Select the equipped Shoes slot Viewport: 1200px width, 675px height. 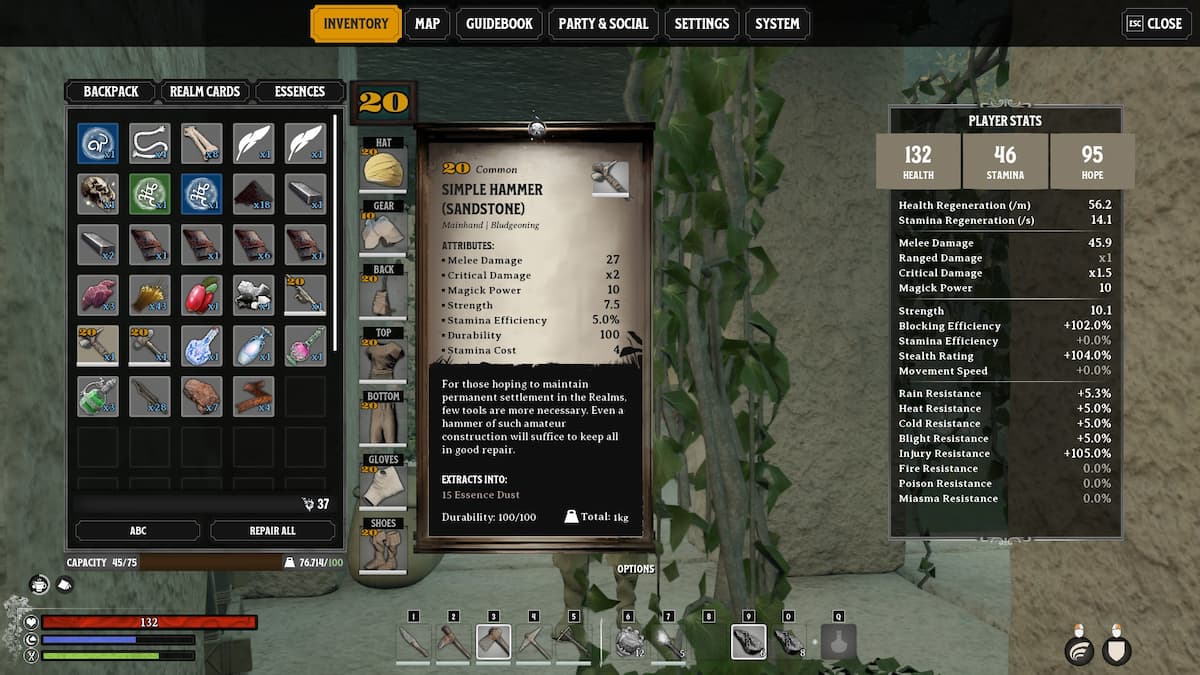point(383,548)
